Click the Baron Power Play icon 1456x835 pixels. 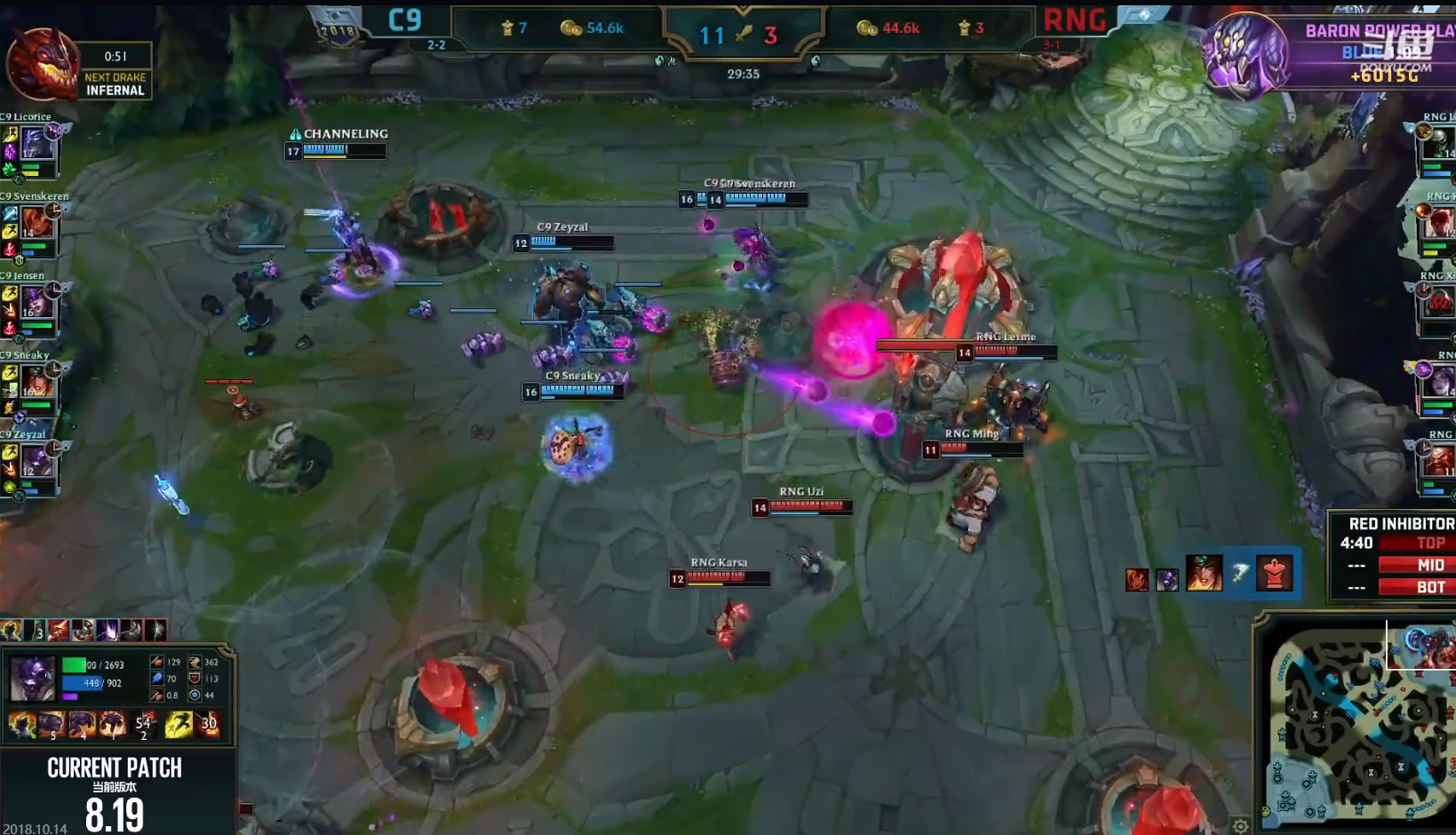point(1245,53)
